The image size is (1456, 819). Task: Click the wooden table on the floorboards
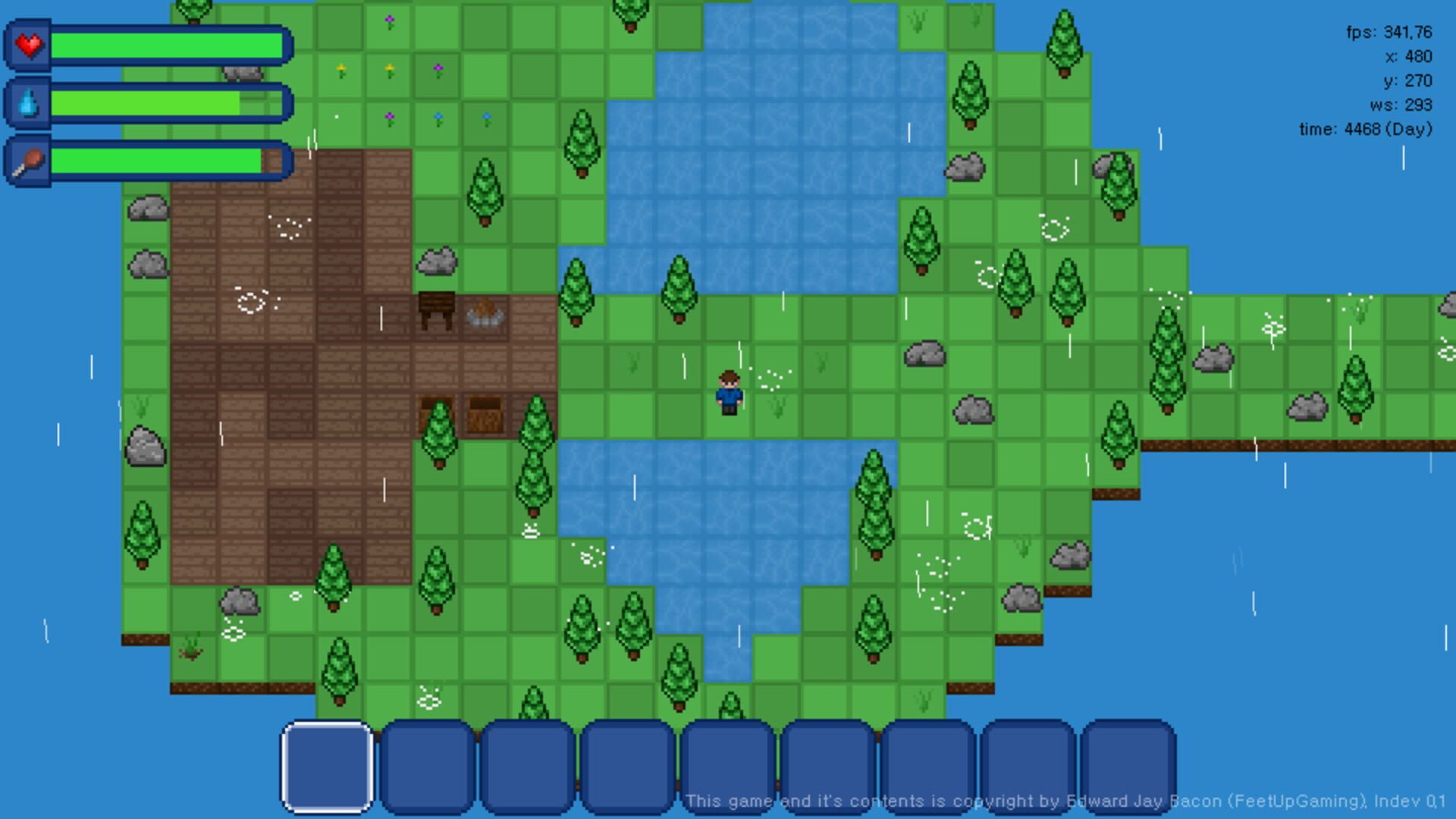pyautogui.click(x=437, y=307)
